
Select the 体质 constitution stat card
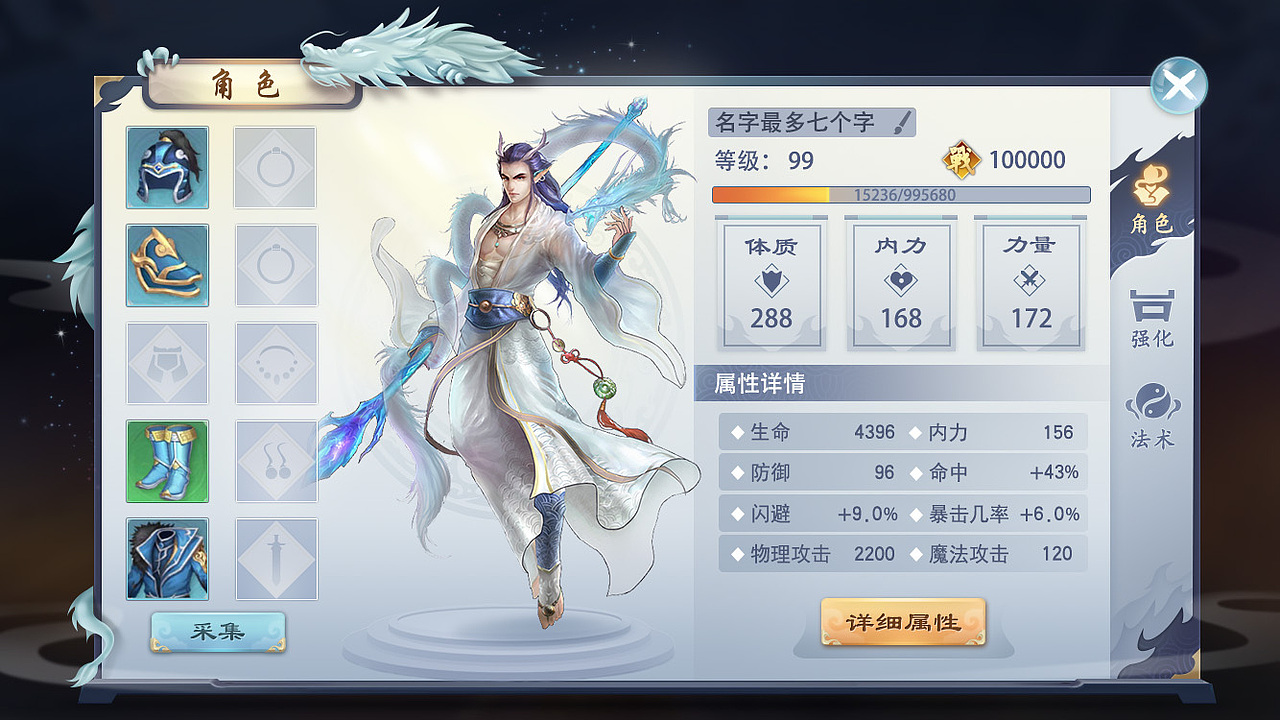tap(771, 285)
